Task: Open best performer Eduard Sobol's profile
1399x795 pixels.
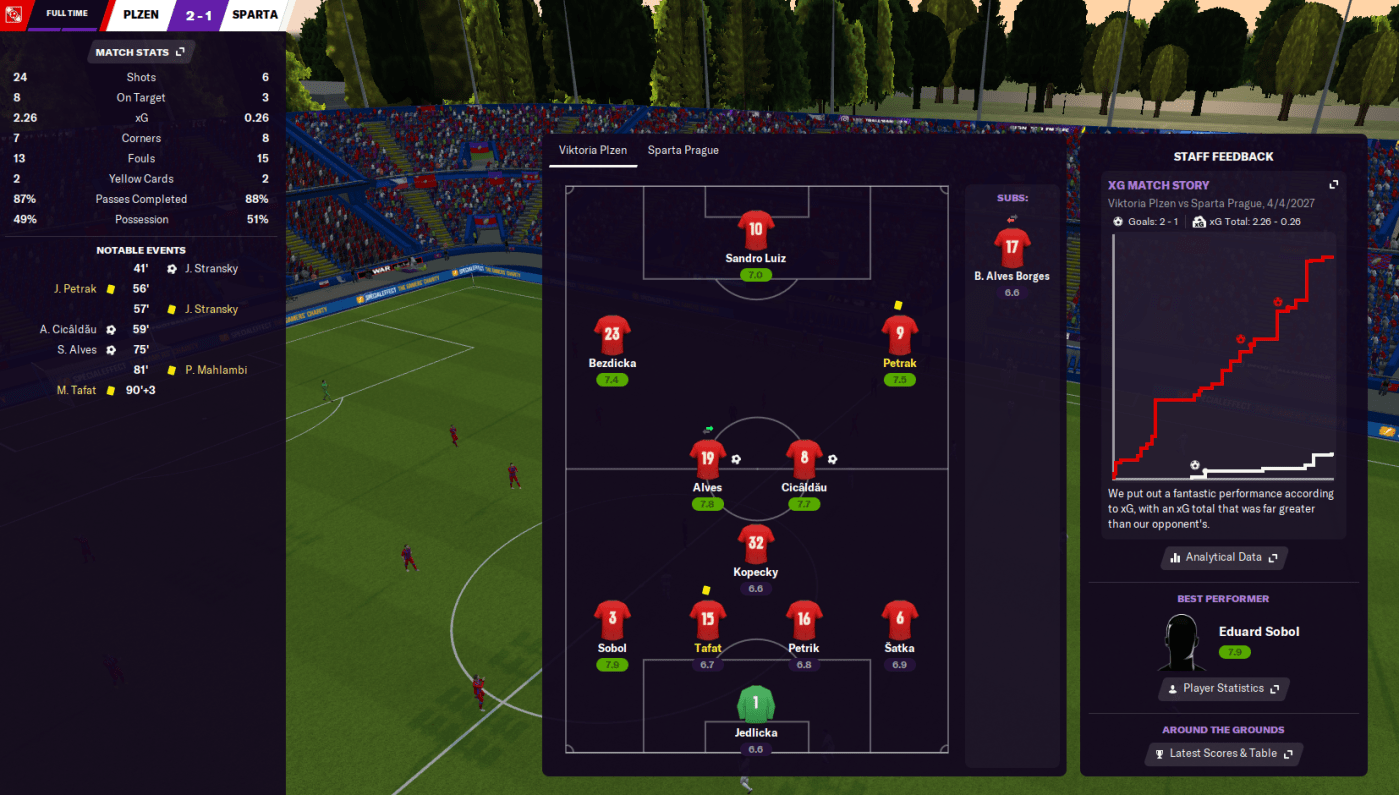Action: point(1259,632)
